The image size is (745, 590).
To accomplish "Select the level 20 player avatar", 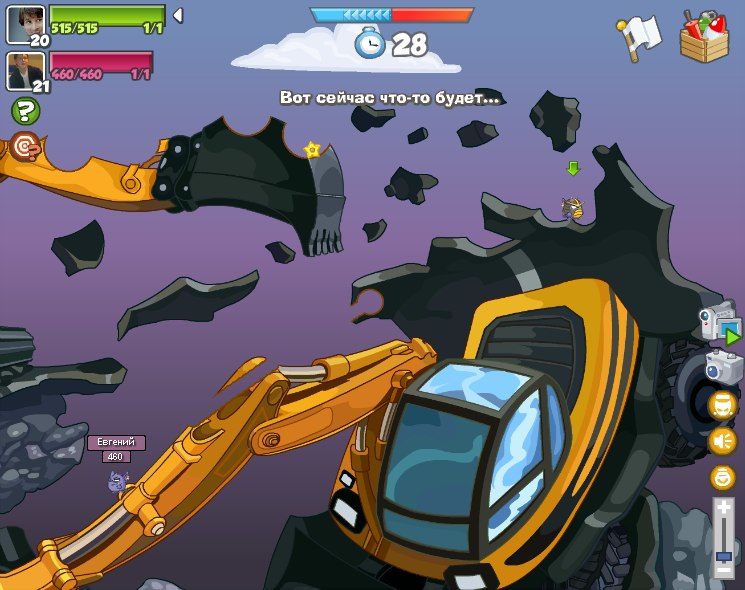I will pos(25,22).
